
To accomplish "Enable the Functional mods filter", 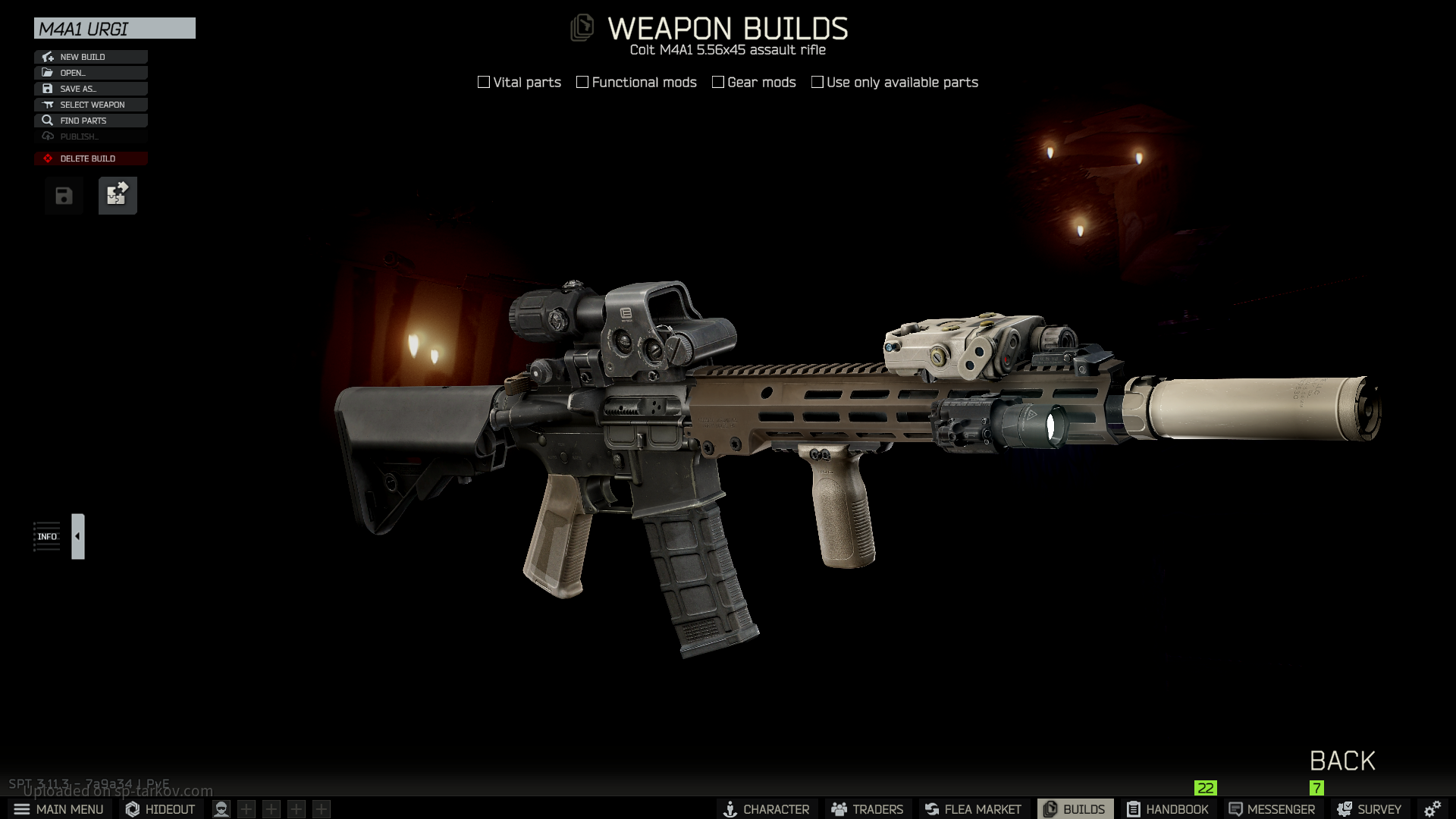I will pyautogui.click(x=582, y=82).
